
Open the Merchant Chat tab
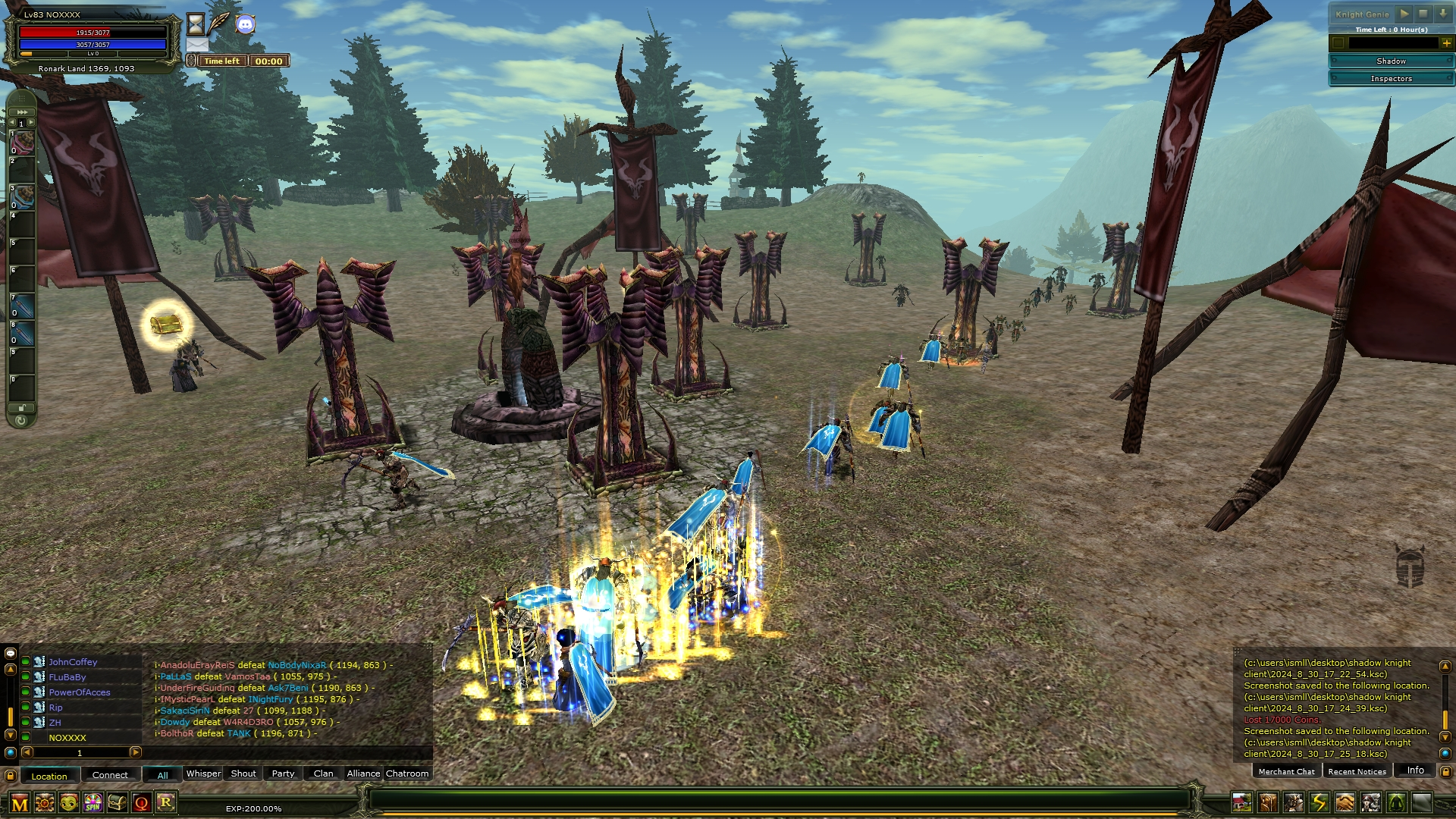pos(1286,771)
